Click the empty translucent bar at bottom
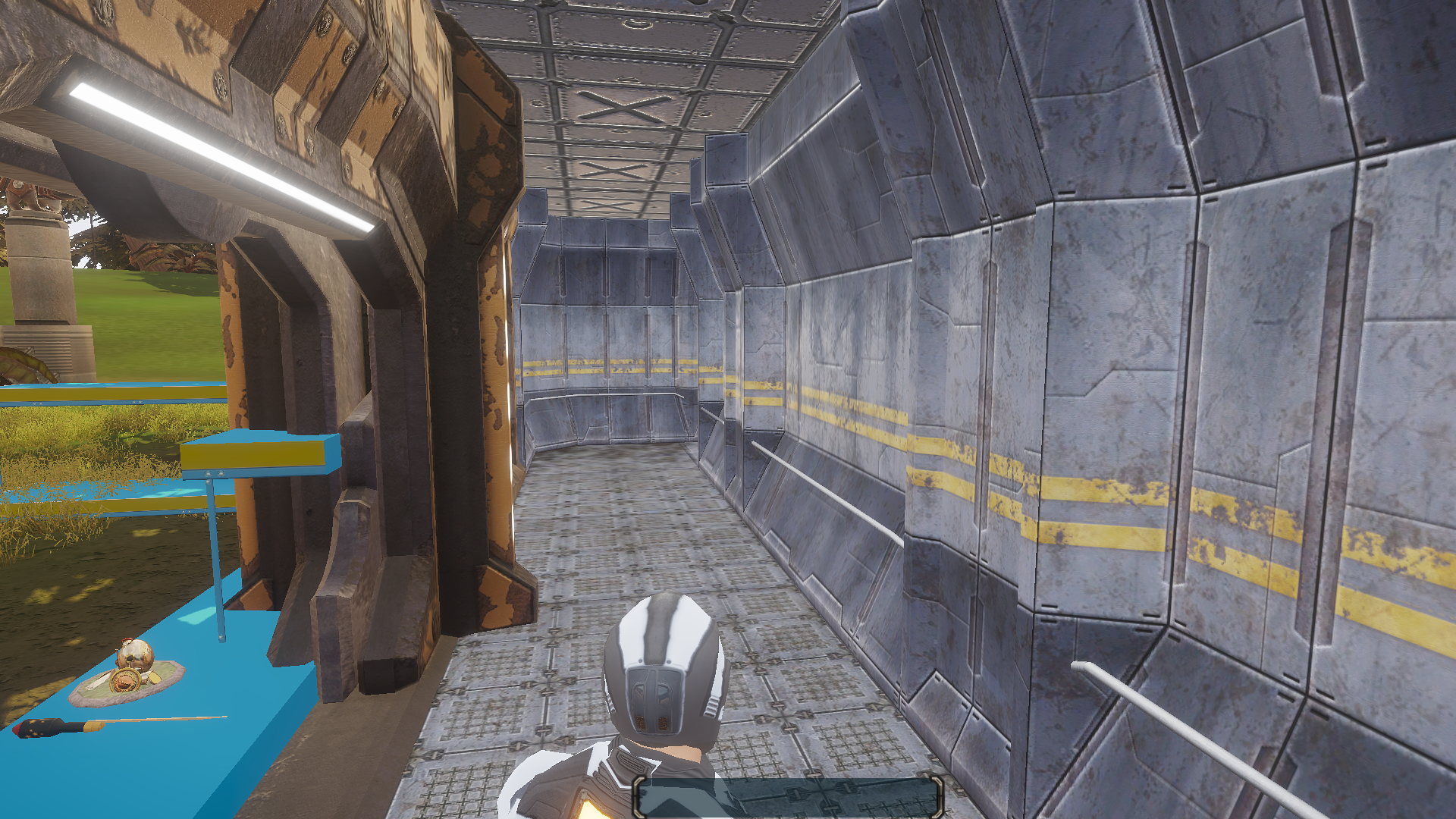The height and width of the screenshot is (819, 1456). pyautogui.click(x=787, y=797)
